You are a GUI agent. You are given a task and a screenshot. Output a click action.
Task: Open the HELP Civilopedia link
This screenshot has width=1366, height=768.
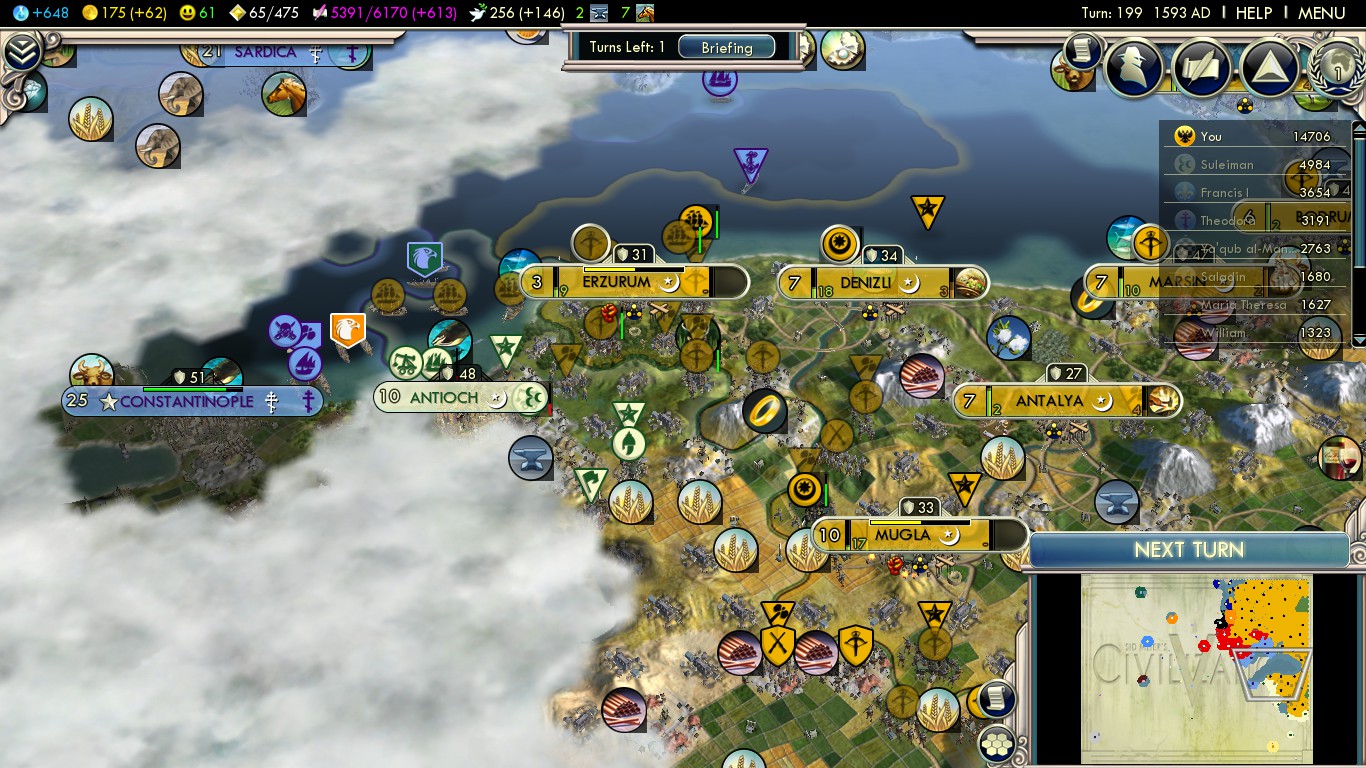(1253, 13)
